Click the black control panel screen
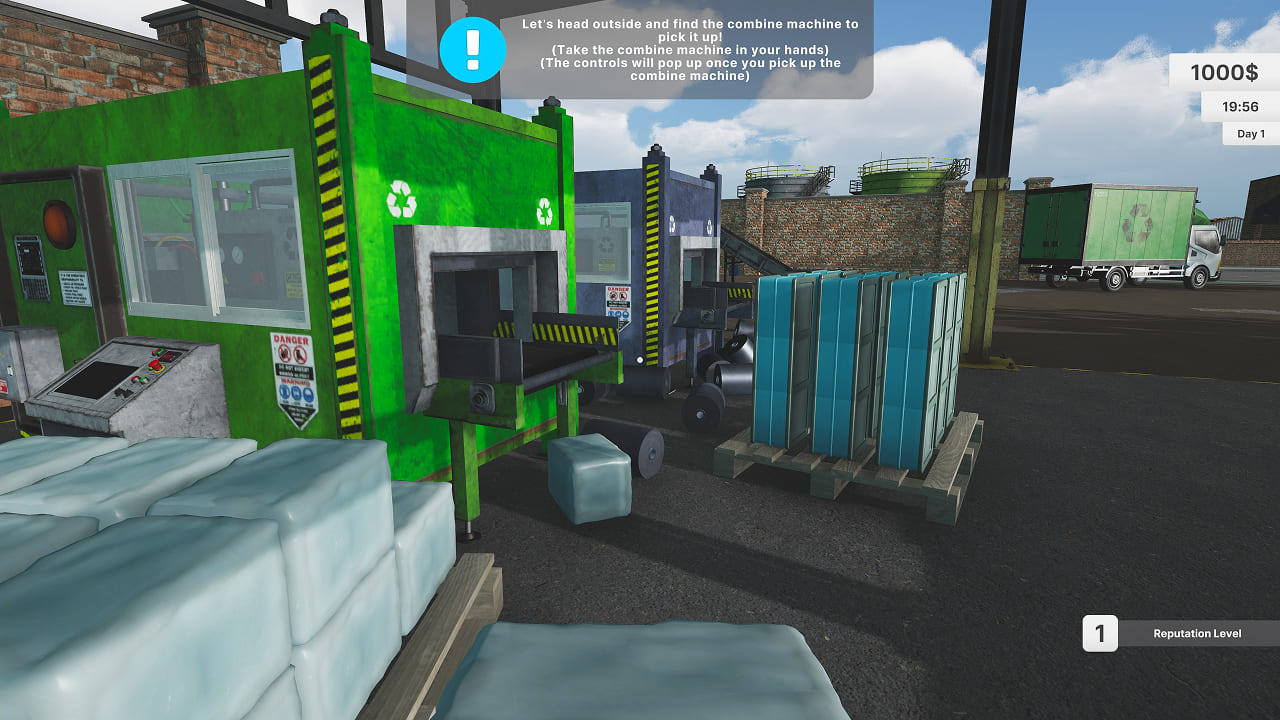Viewport: 1280px width, 720px height. coord(95,380)
